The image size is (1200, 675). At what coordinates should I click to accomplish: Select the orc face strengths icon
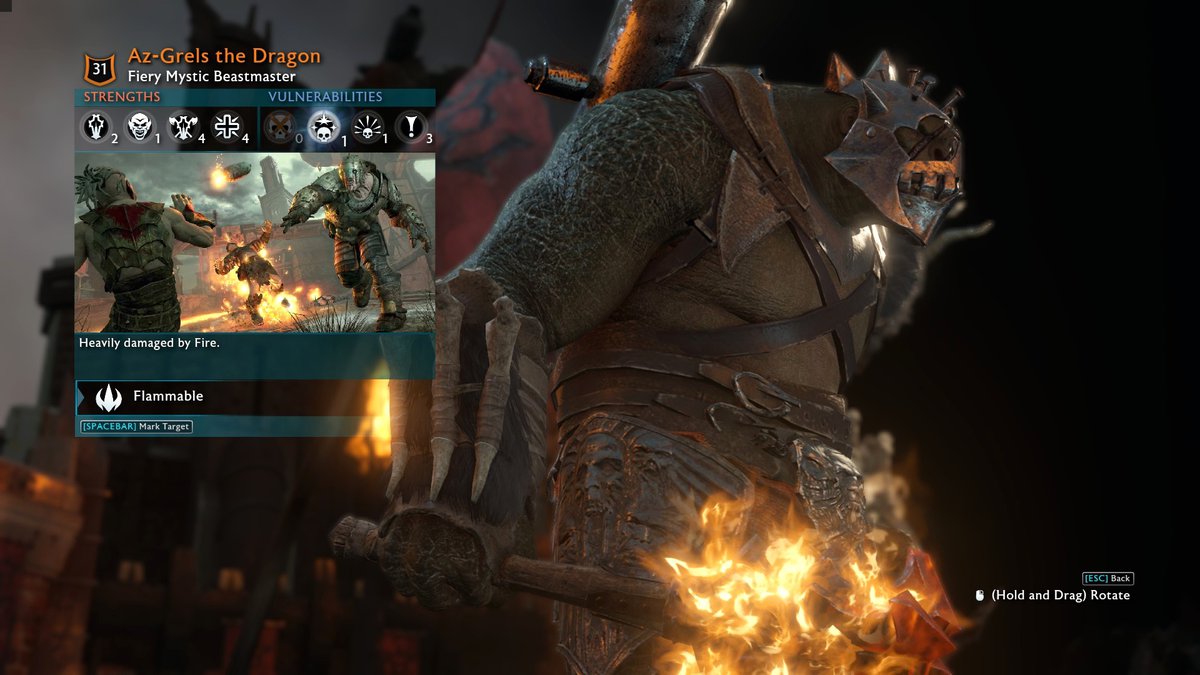click(140, 125)
